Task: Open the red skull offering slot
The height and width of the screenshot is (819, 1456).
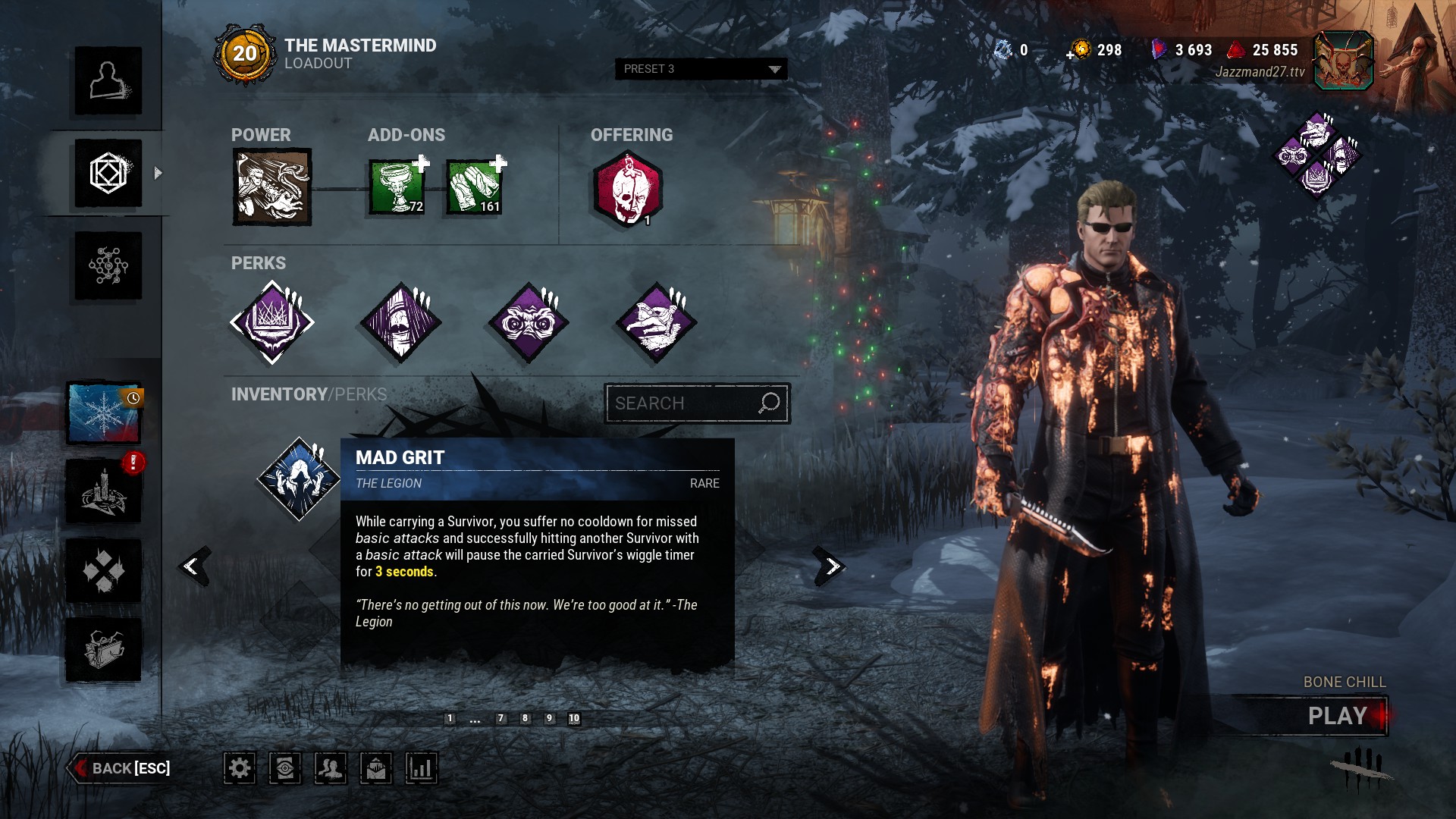Action: (x=627, y=189)
